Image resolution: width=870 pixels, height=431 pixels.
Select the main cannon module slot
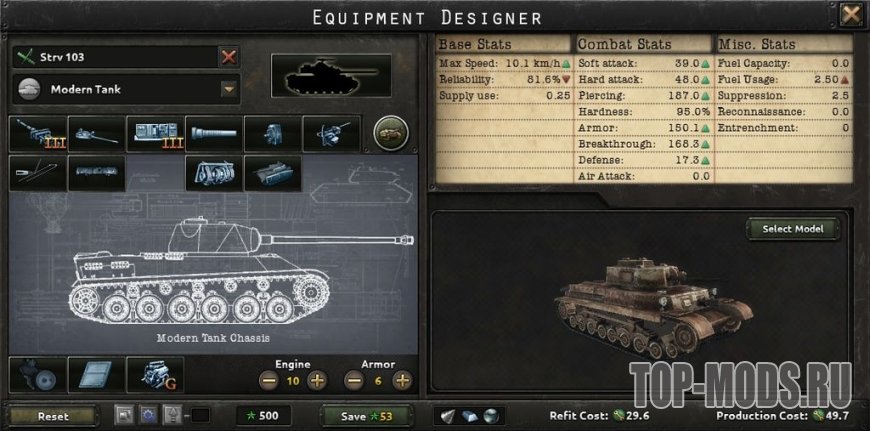point(38,133)
